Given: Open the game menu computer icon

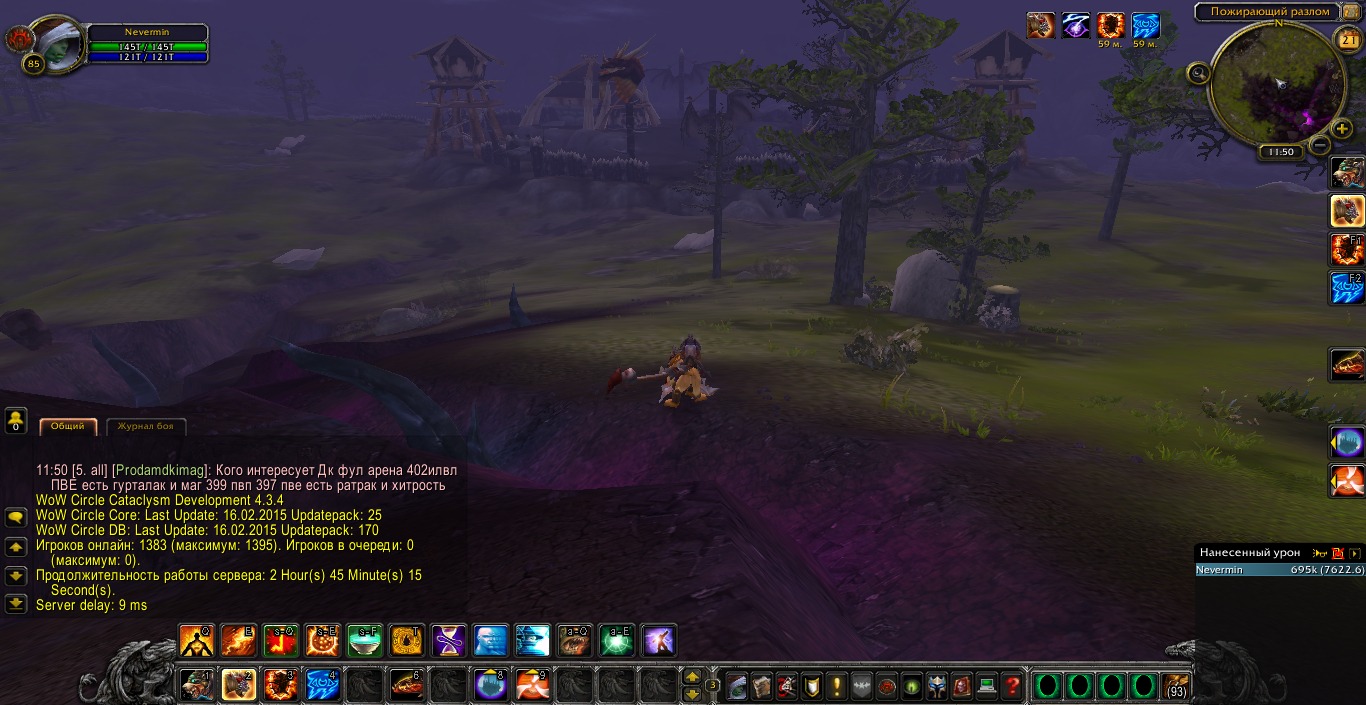Looking at the screenshot, I should click(987, 686).
